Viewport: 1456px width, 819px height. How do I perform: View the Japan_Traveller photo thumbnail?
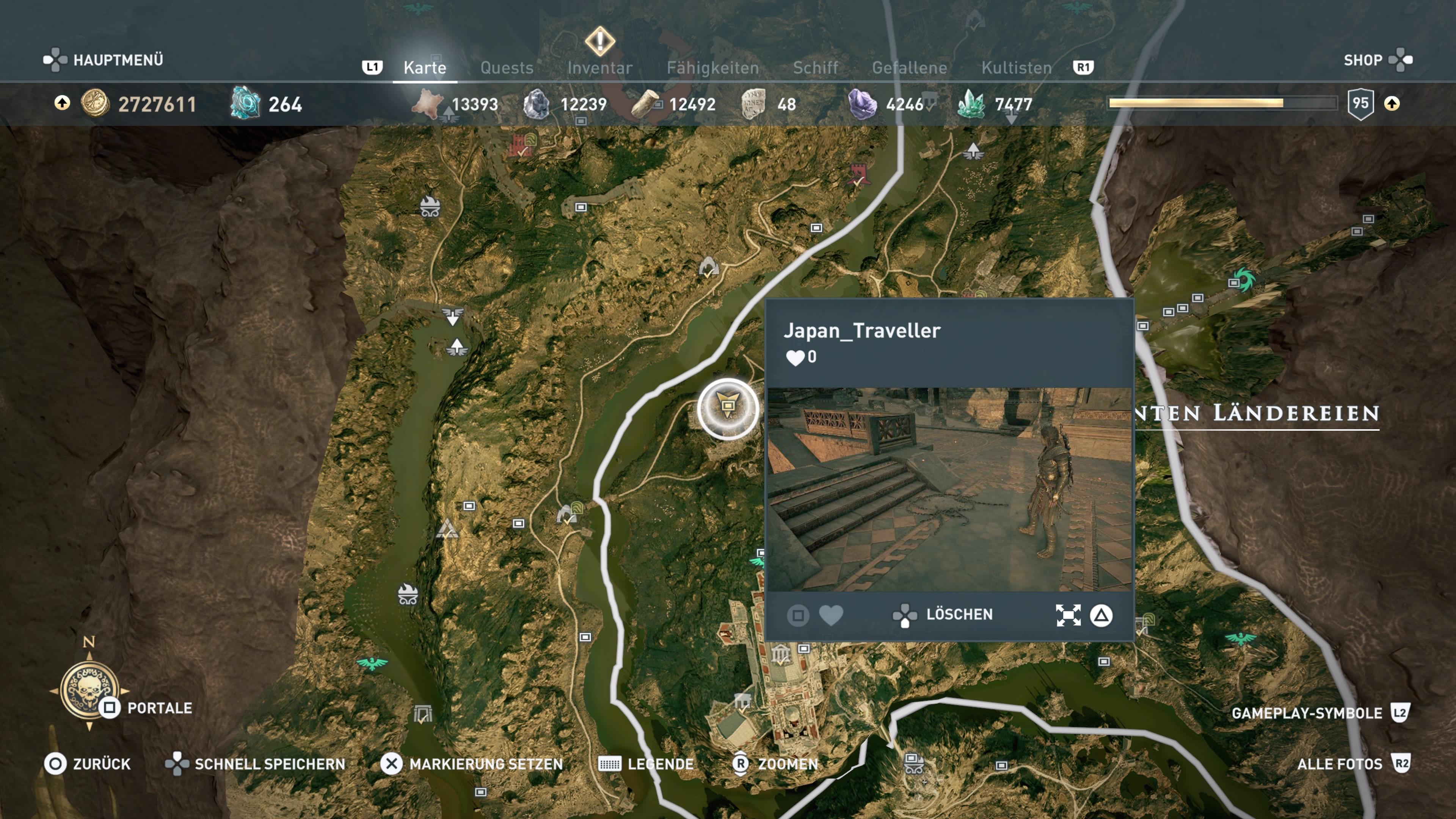949,489
